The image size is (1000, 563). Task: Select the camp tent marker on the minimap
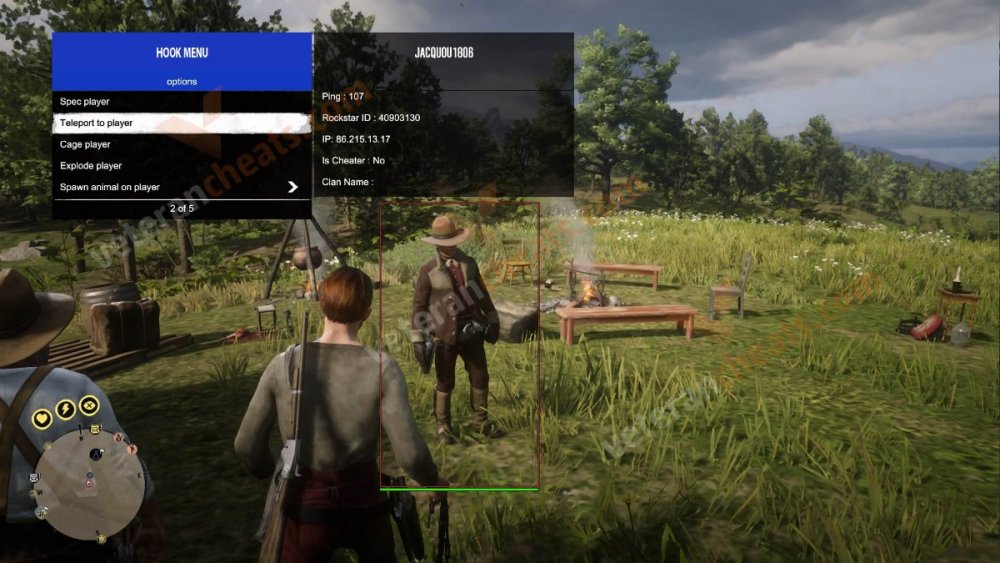tap(96, 454)
